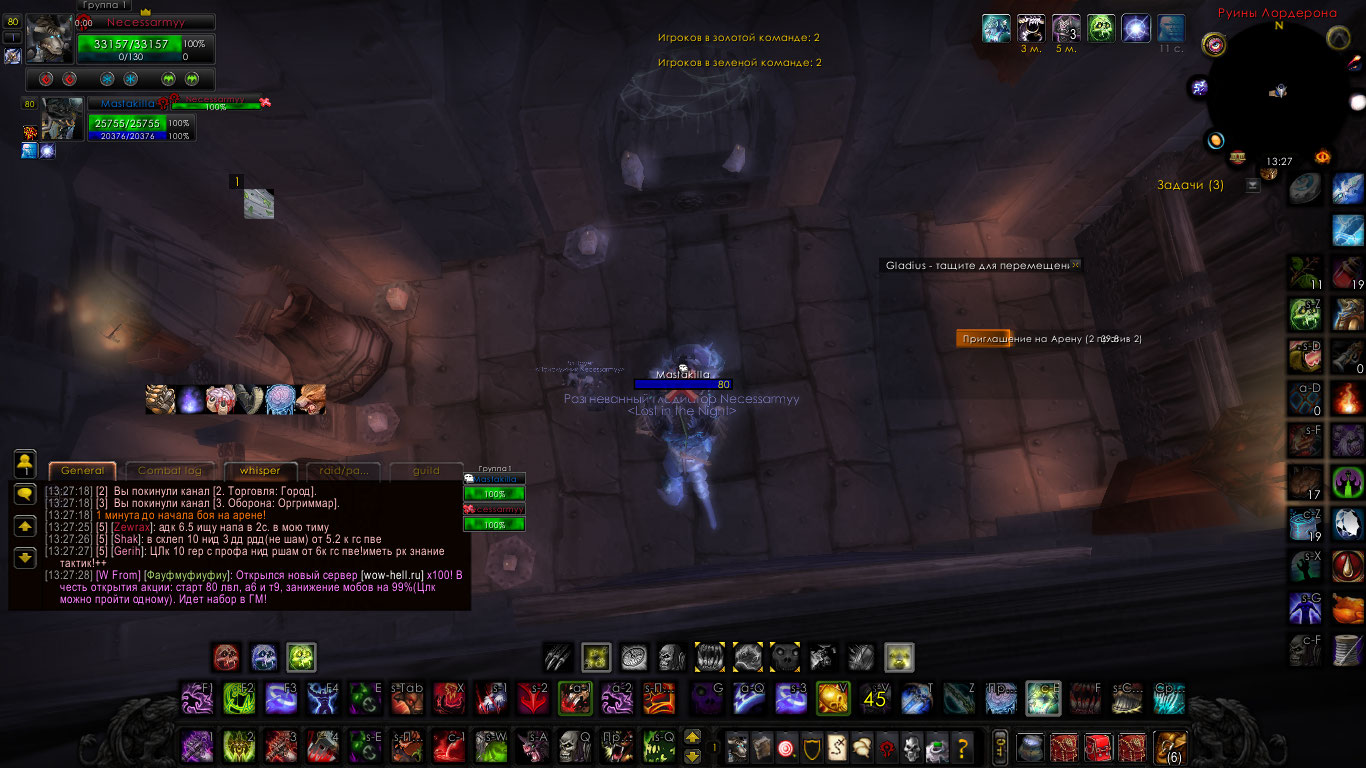Screen dimensions: 1366x768
Task: Activate the skull ability bound to Q
Action: coord(573,746)
